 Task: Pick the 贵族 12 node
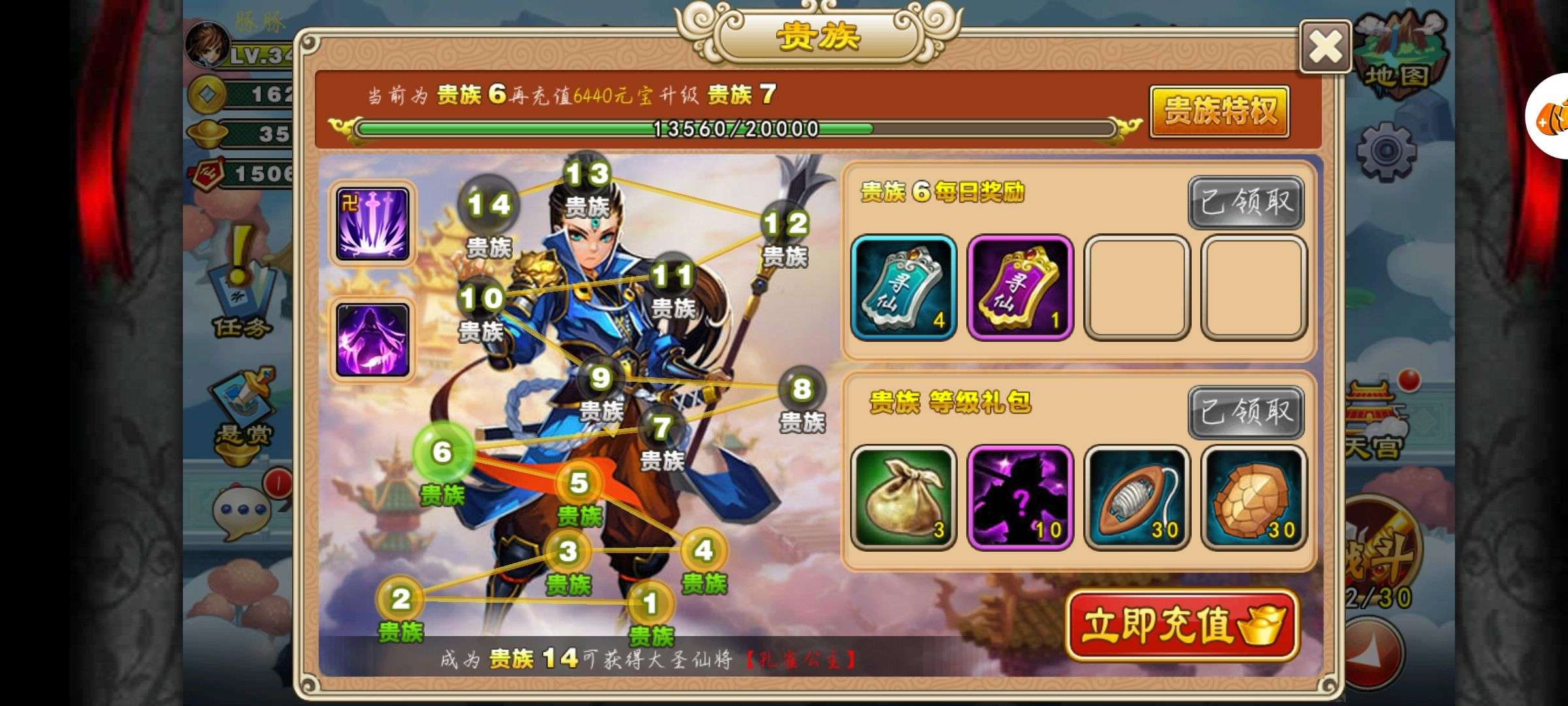(785, 225)
